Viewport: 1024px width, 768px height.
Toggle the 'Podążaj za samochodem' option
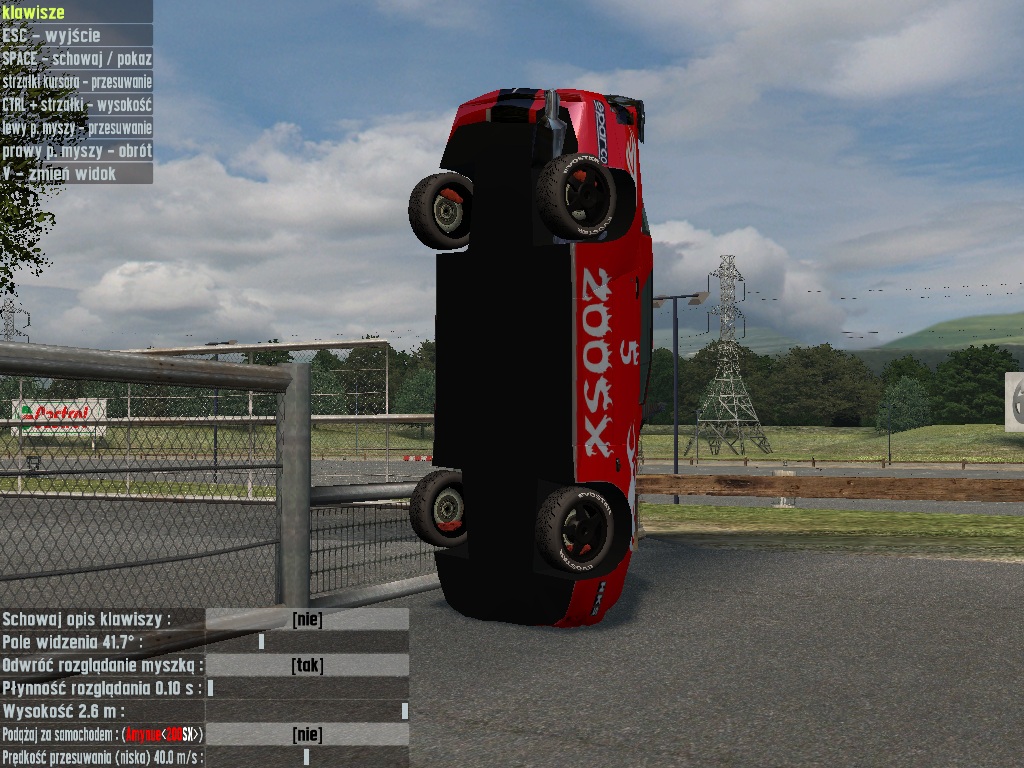[307, 735]
